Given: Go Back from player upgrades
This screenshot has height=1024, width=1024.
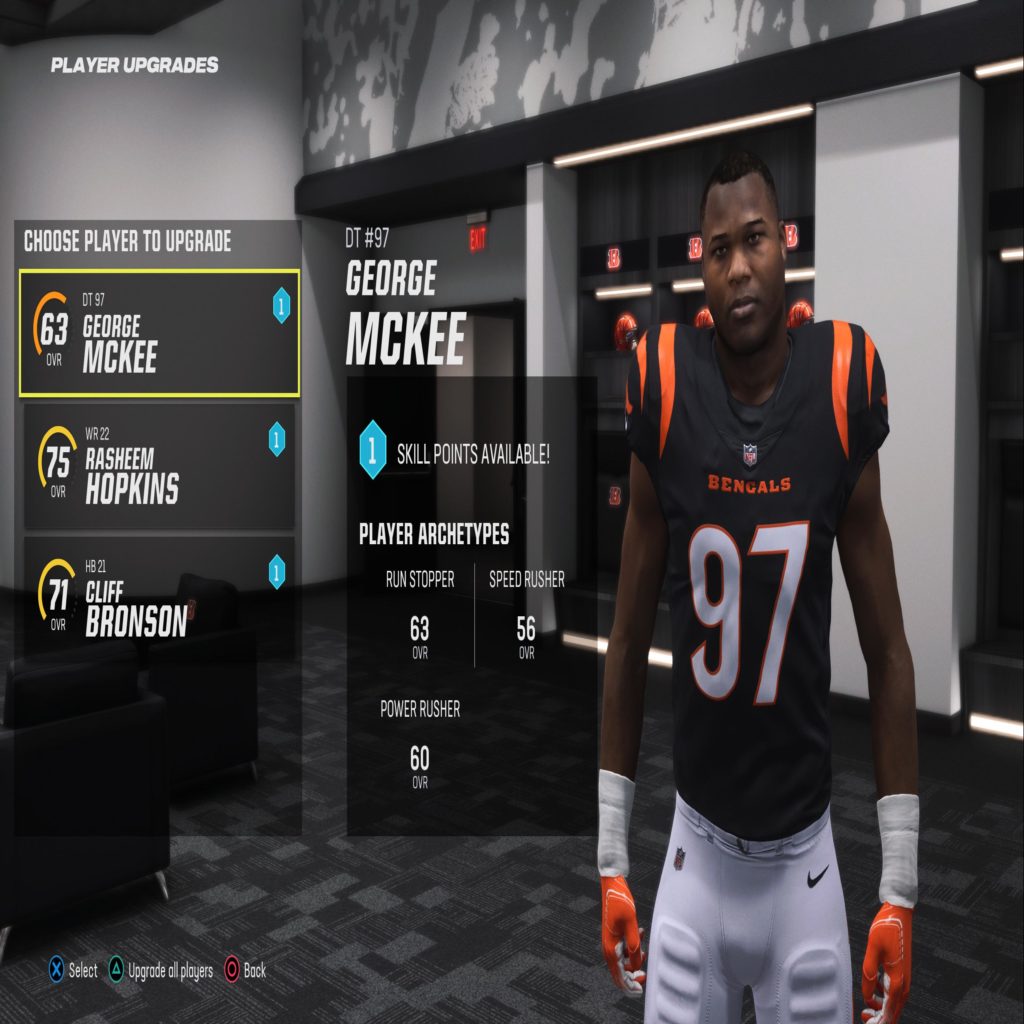Looking at the screenshot, I should click(x=245, y=970).
